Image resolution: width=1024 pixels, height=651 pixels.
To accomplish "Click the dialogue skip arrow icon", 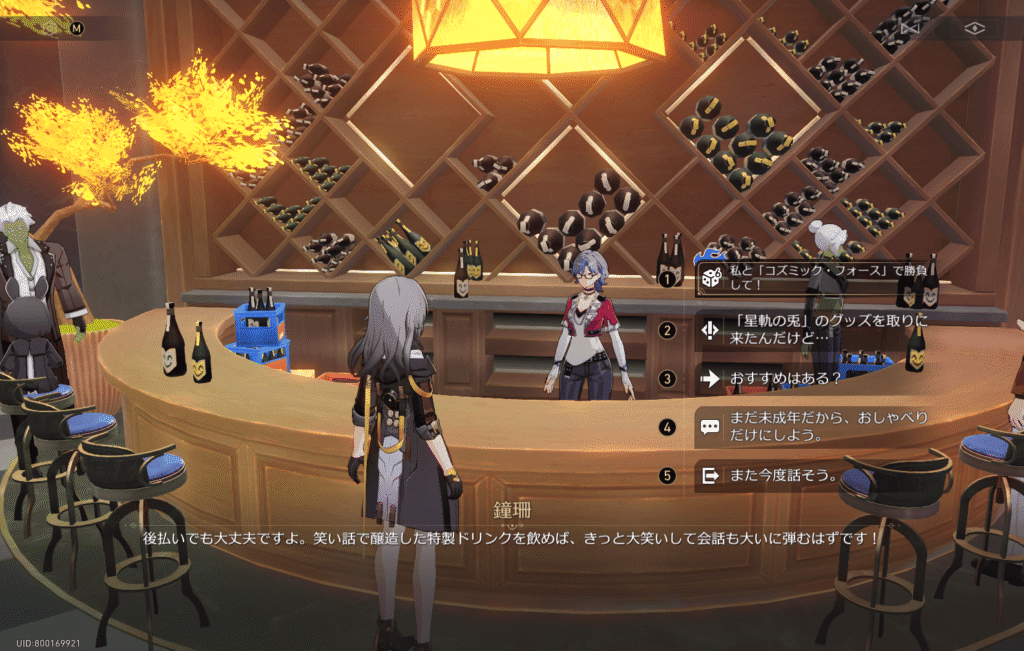I will (x=909, y=28).
